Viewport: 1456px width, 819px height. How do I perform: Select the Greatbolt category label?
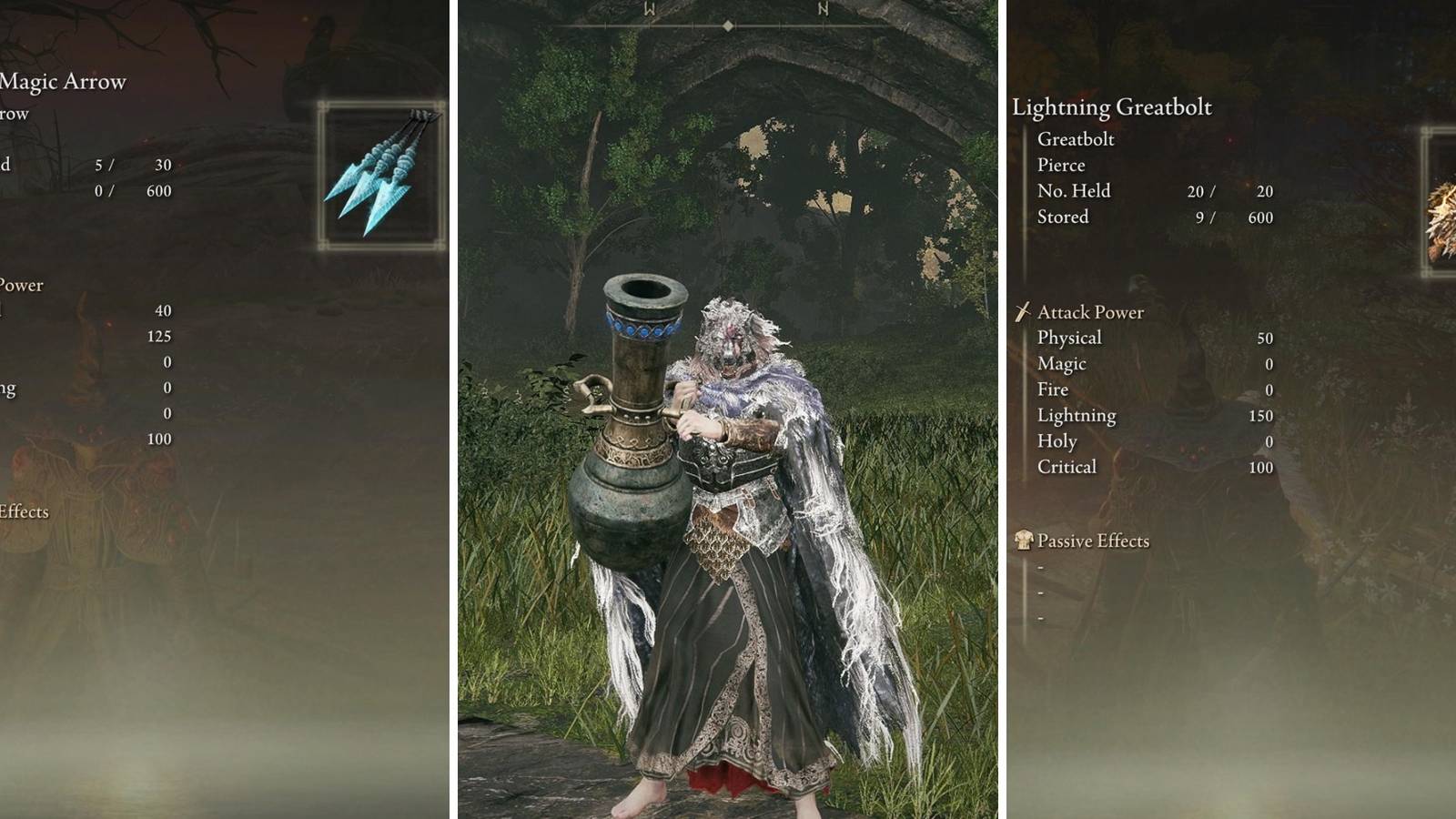tap(1077, 138)
